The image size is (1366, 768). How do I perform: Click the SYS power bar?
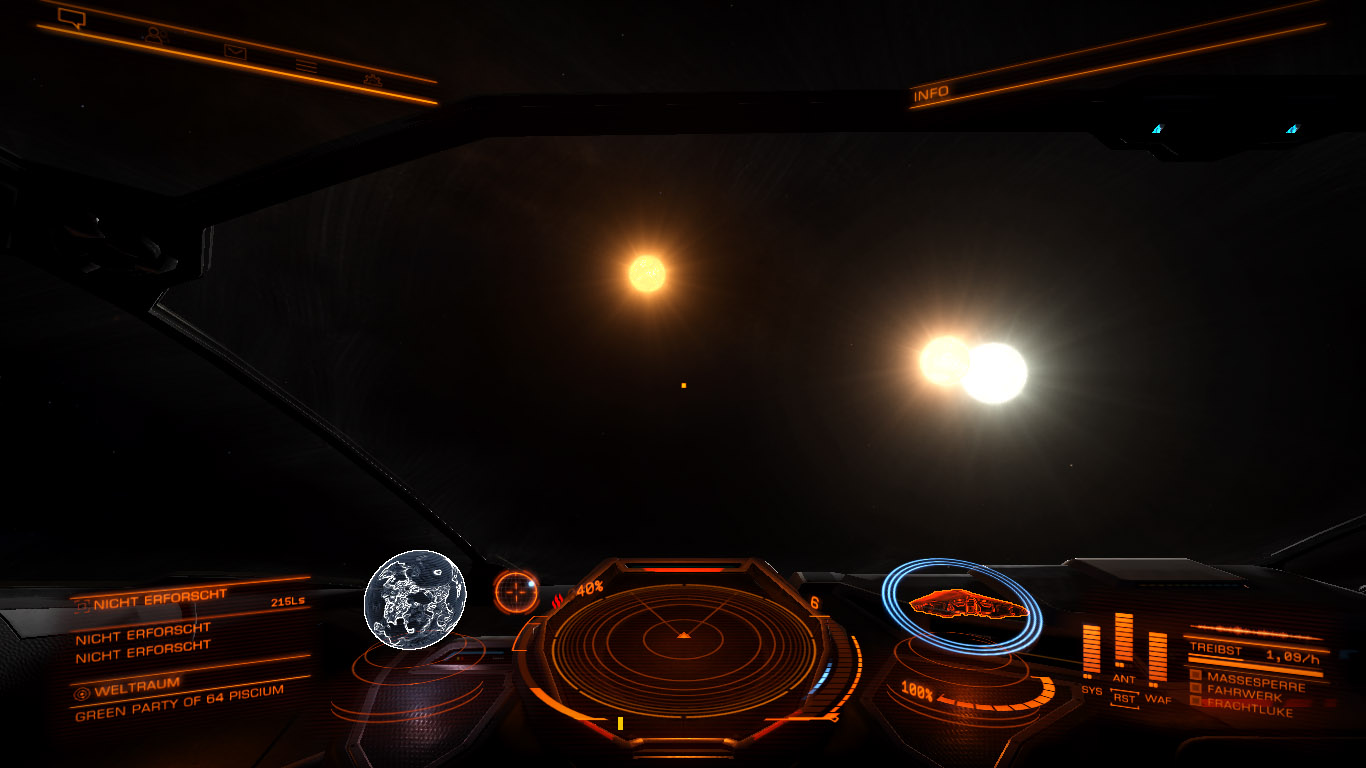tap(1091, 649)
